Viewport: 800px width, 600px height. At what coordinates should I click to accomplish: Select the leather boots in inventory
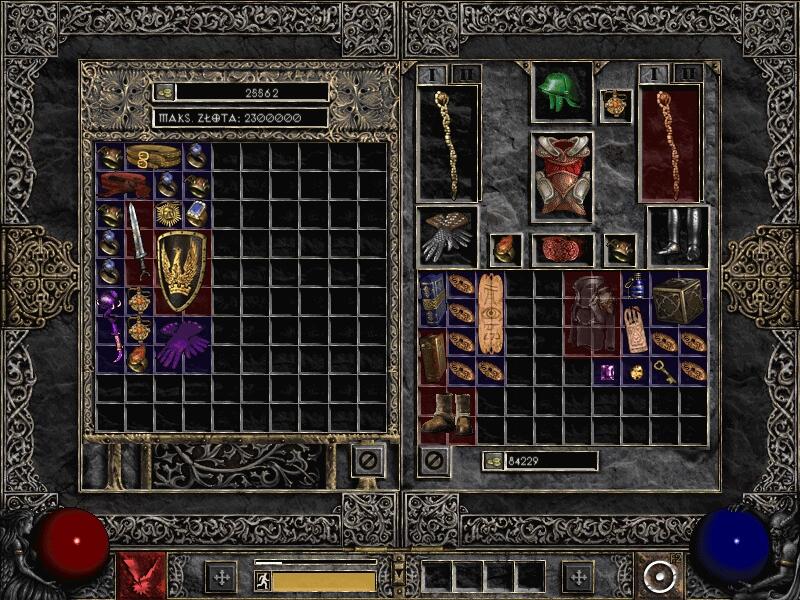(x=446, y=415)
